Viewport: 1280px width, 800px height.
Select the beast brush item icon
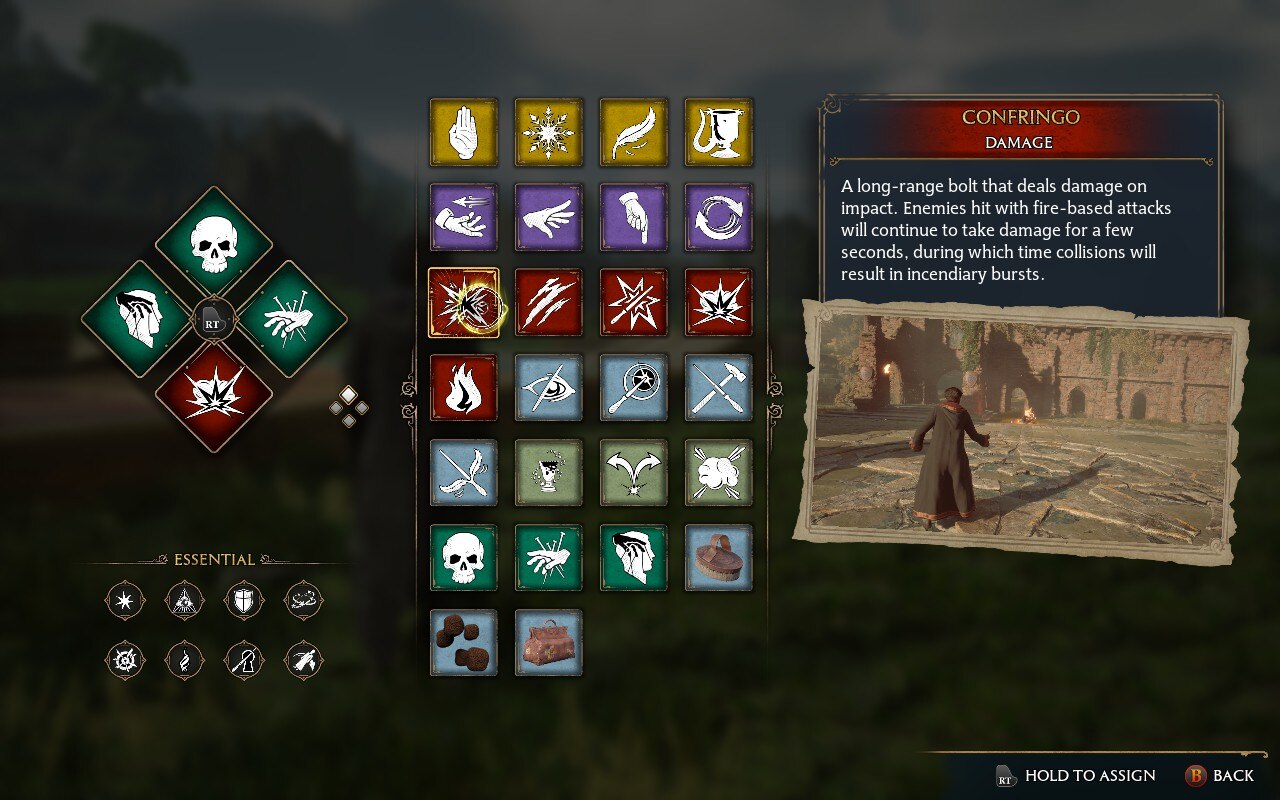point(718,558)
